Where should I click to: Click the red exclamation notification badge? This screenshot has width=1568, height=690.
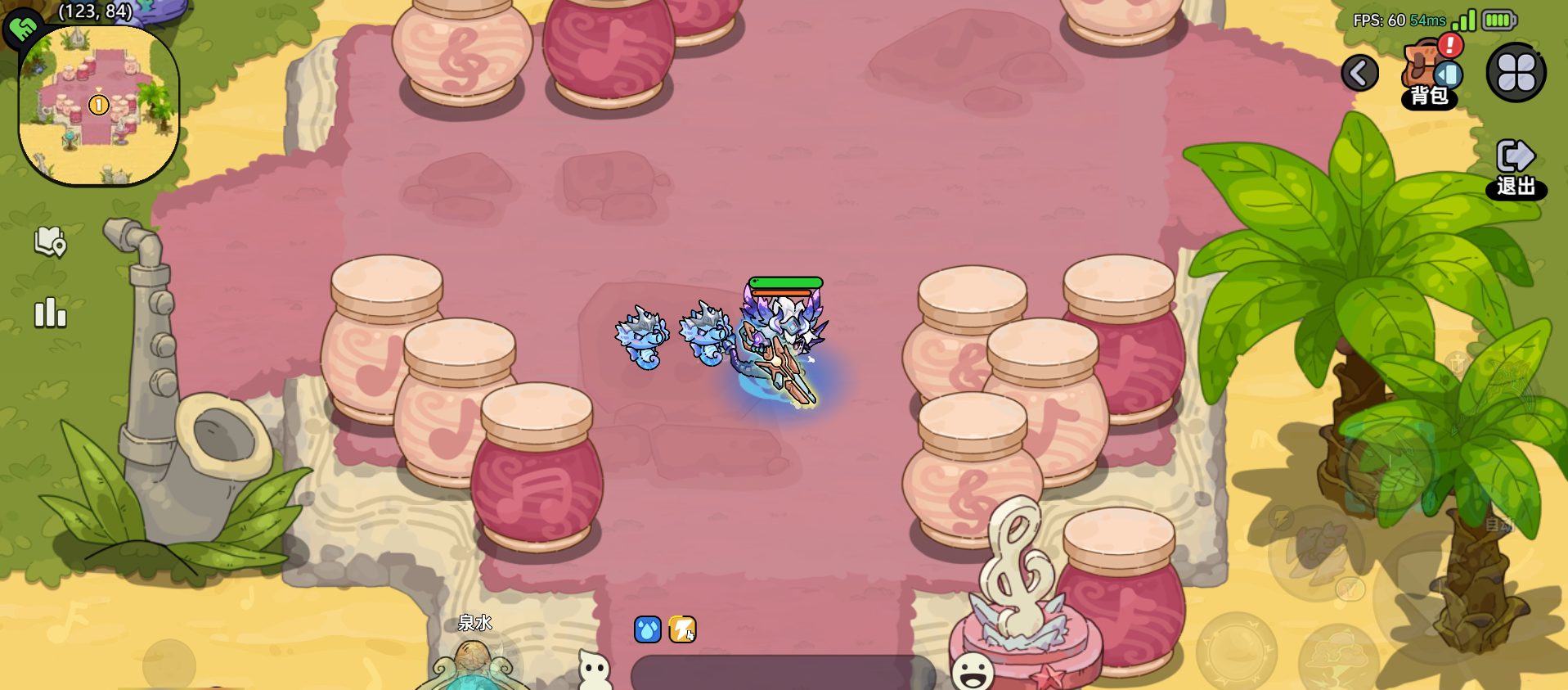[x=1449, y=47]
